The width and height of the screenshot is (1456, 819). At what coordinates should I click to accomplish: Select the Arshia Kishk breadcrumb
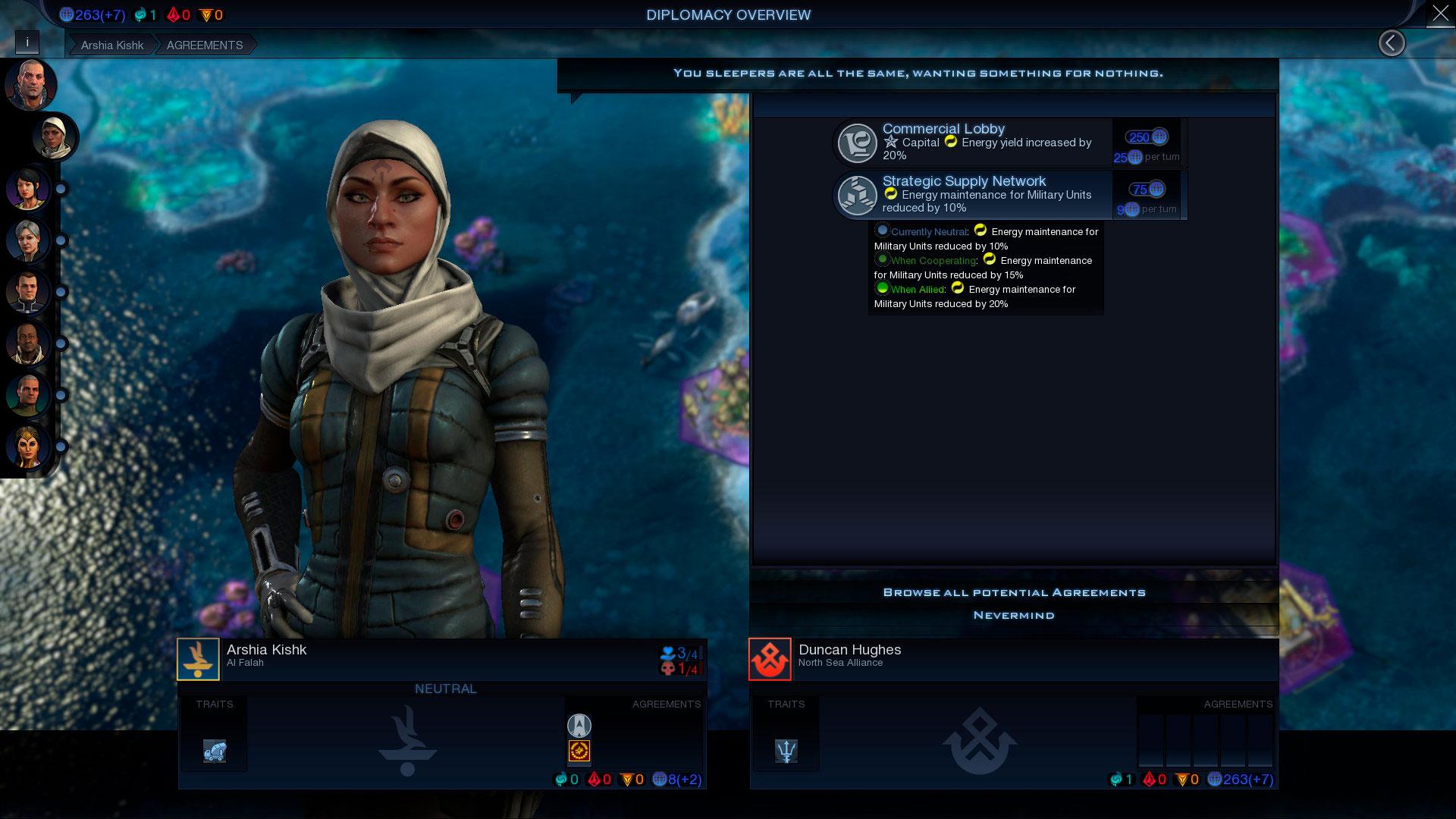click(112, 45)
